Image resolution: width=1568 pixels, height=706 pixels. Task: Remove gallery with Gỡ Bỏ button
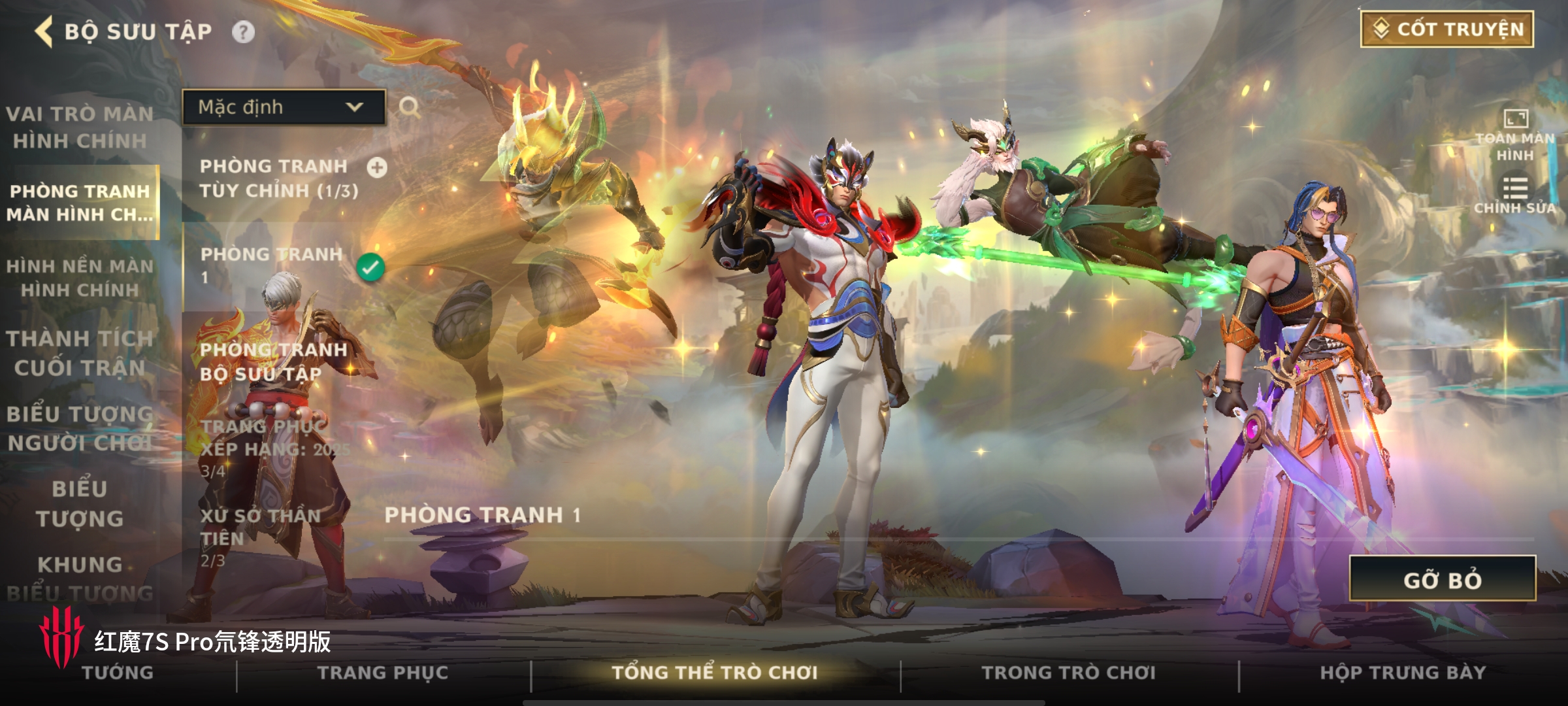(x=1442, y=579)
